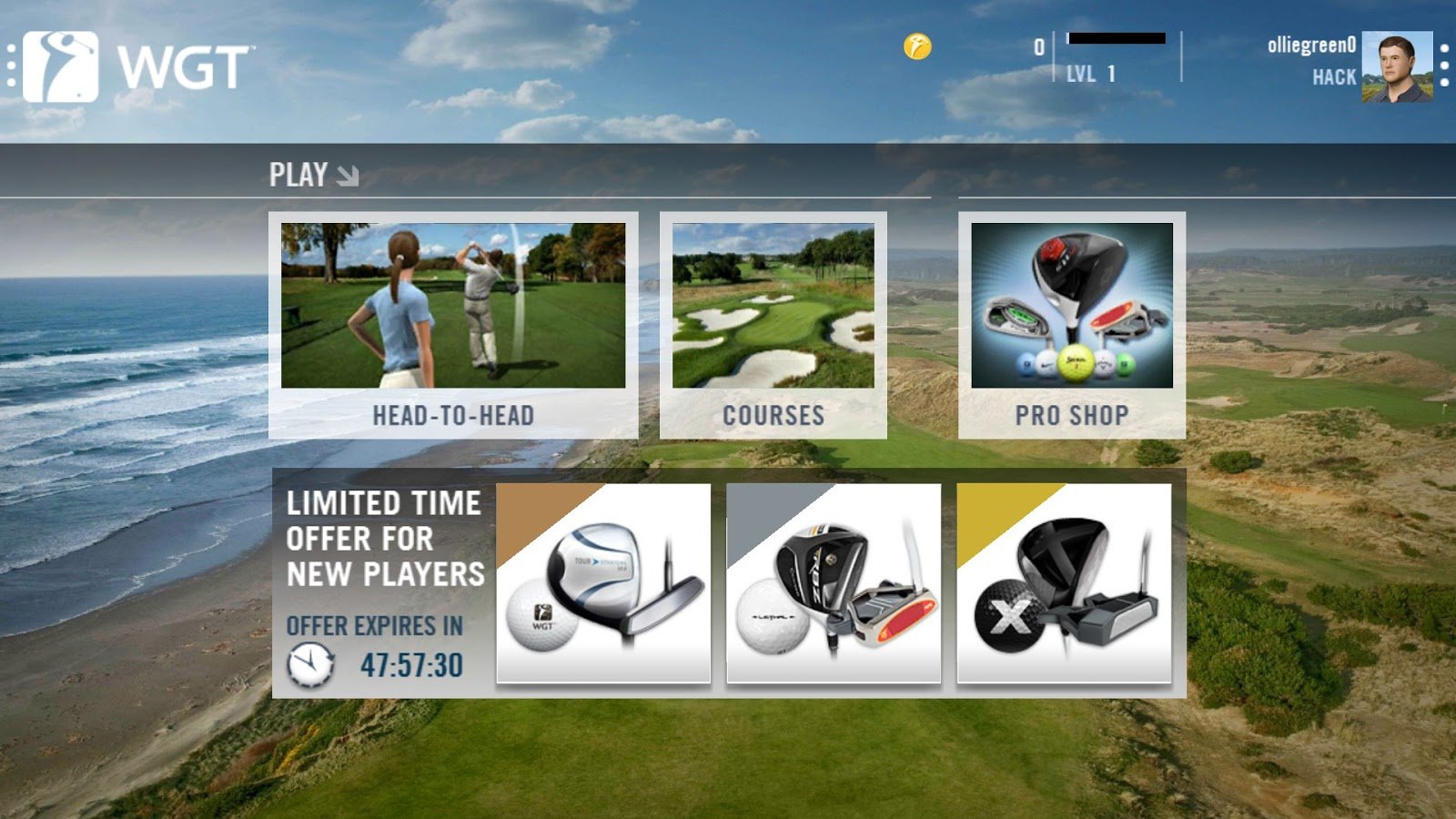This screenshot has height=819, width=1456.
Task: Pick the black X ball club set offer
Action: click(1064, 583)
